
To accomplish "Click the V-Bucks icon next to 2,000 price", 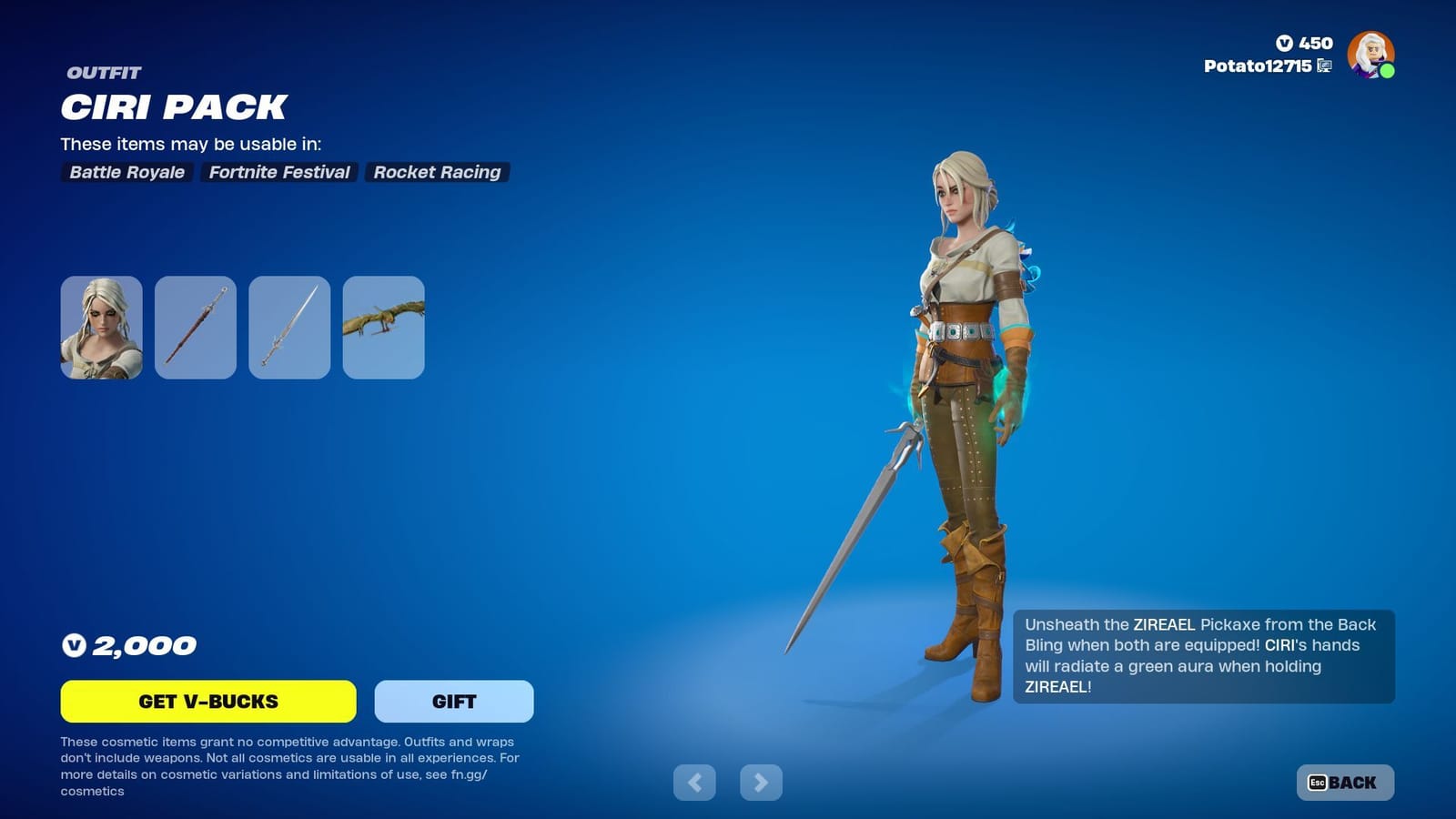I will click(x=73, y=645).
